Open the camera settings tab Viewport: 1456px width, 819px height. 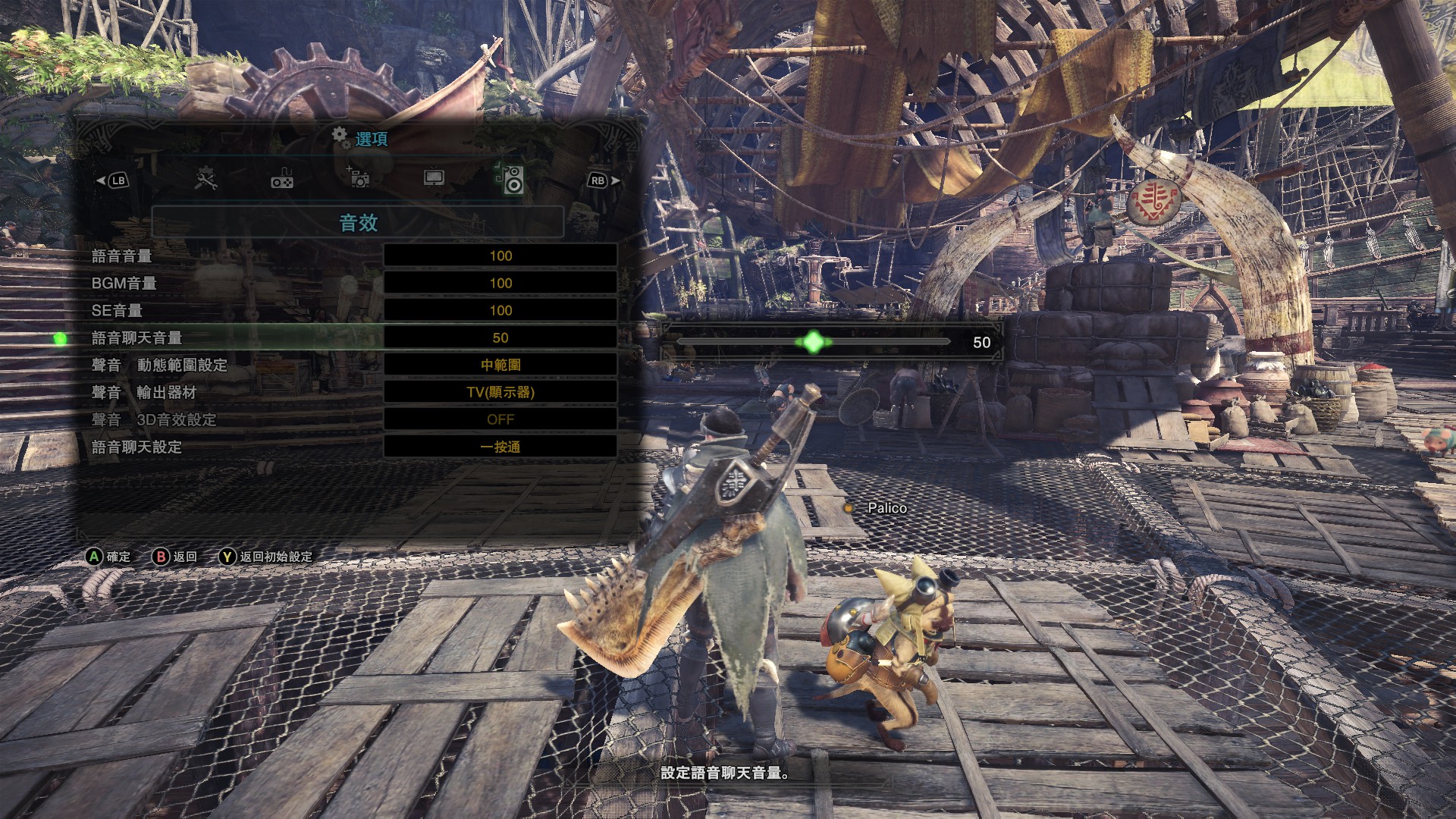pyautogui.click(x=357, y=178)
